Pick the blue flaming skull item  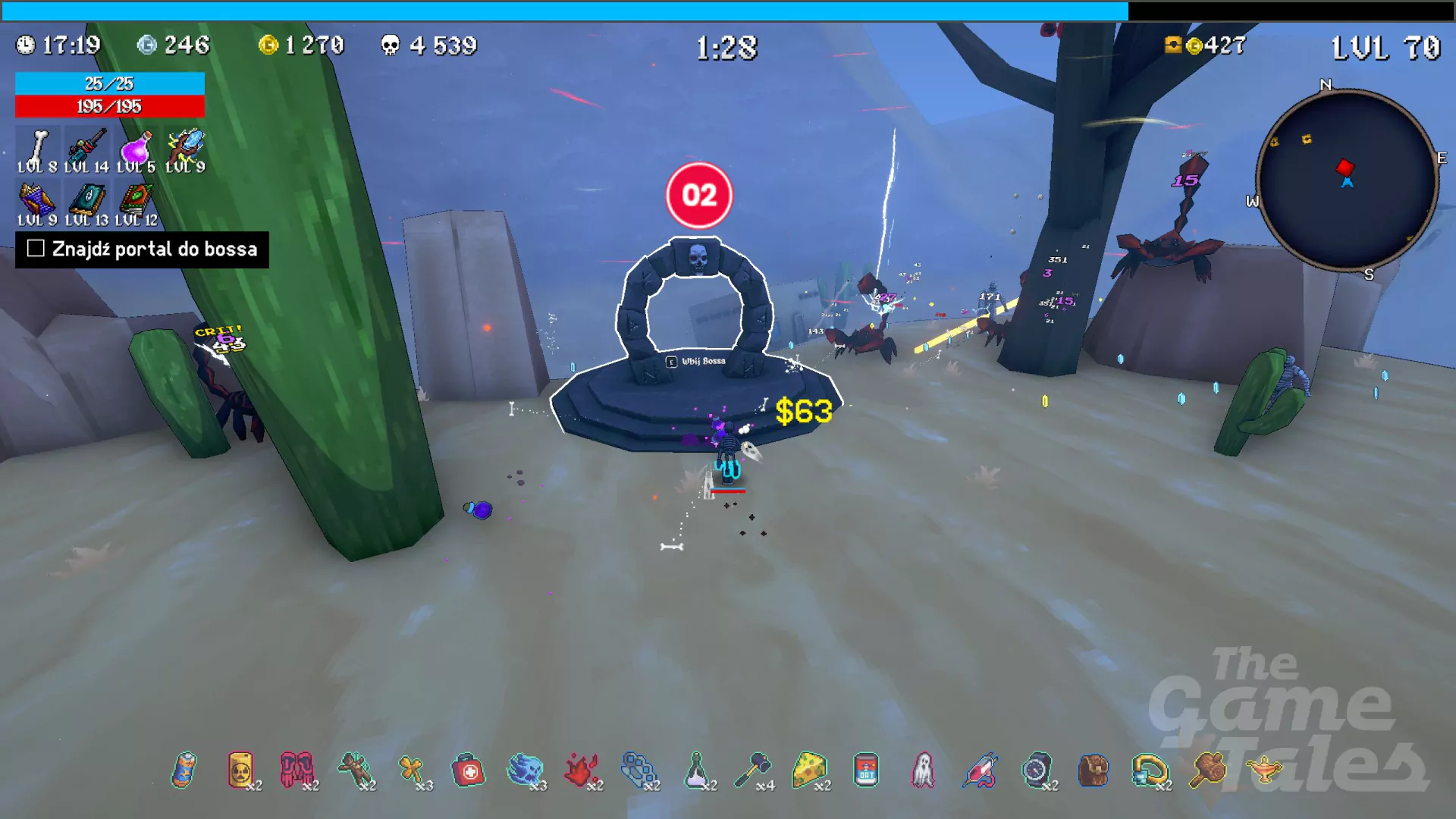[525, 770]
